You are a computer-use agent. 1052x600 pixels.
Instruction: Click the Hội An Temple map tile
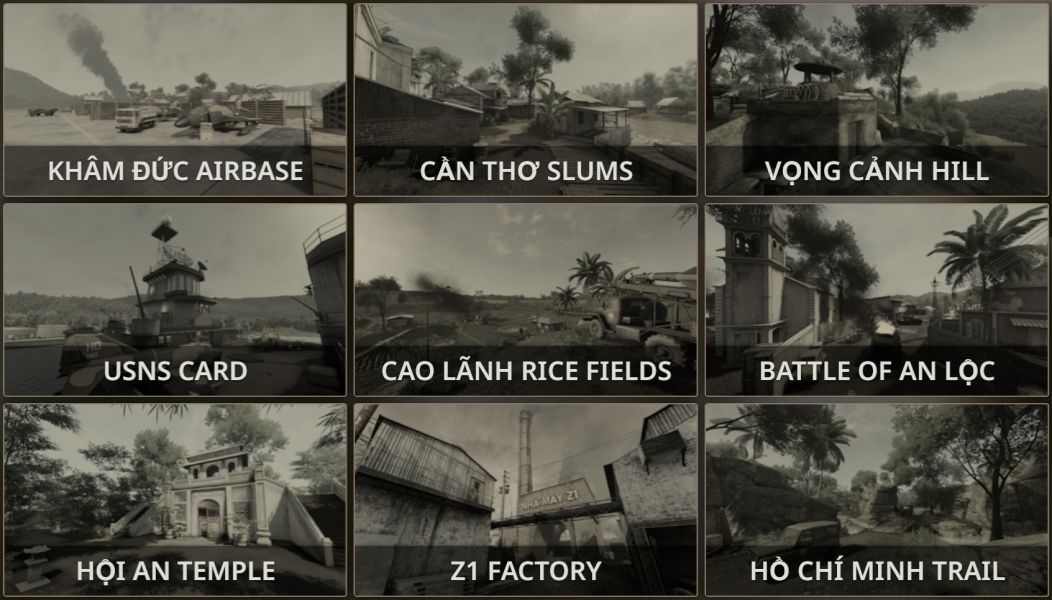click(x=175, y=500)
